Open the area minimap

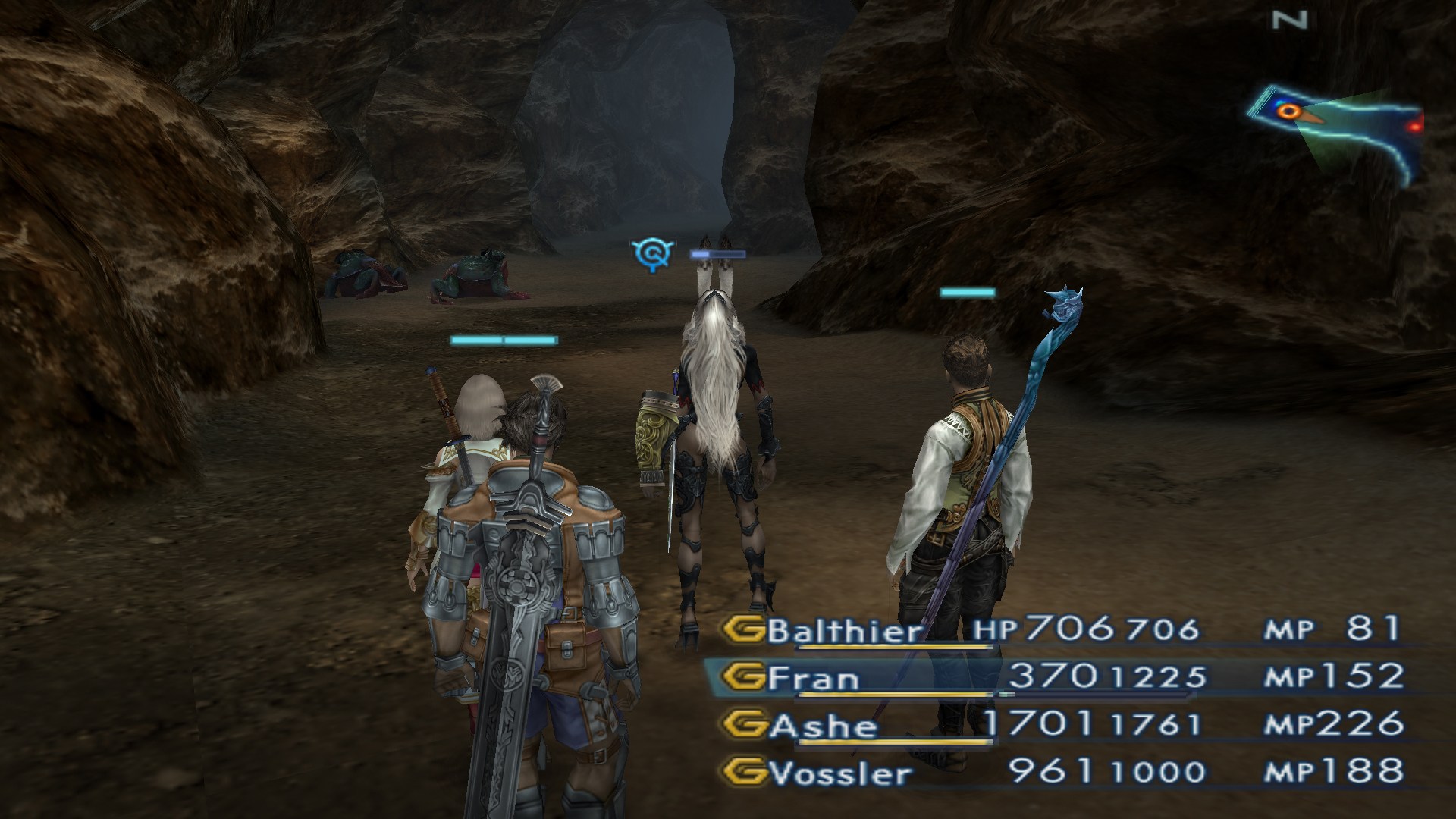(x=1336, y=130)
